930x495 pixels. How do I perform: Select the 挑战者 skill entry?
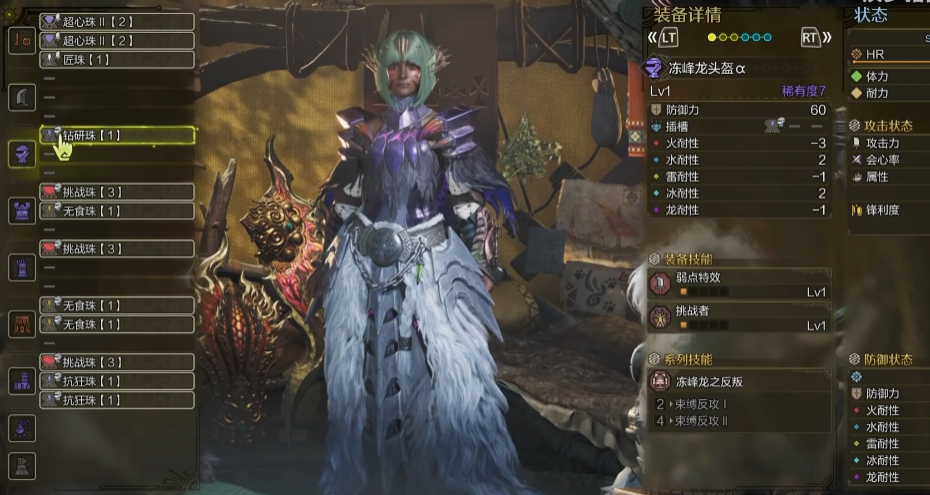740,318
